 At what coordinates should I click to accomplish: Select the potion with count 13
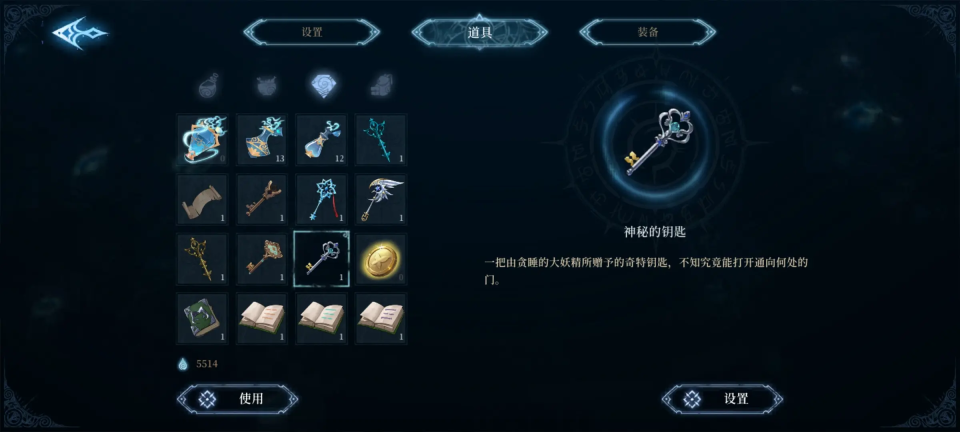pyautogui.click(x=262, y=139)
